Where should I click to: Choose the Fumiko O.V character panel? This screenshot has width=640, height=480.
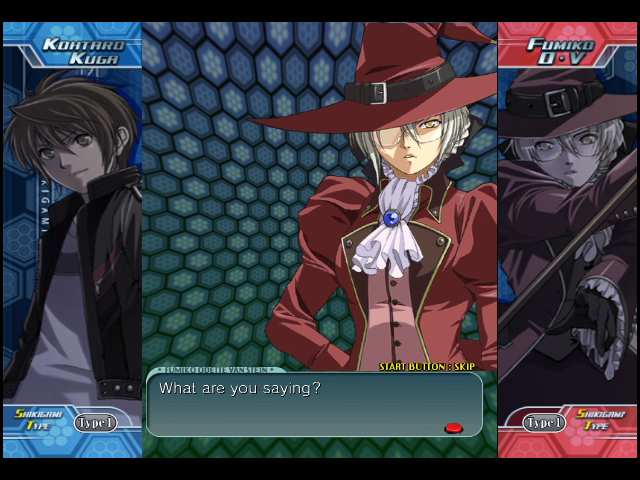[x=567, y=230]
